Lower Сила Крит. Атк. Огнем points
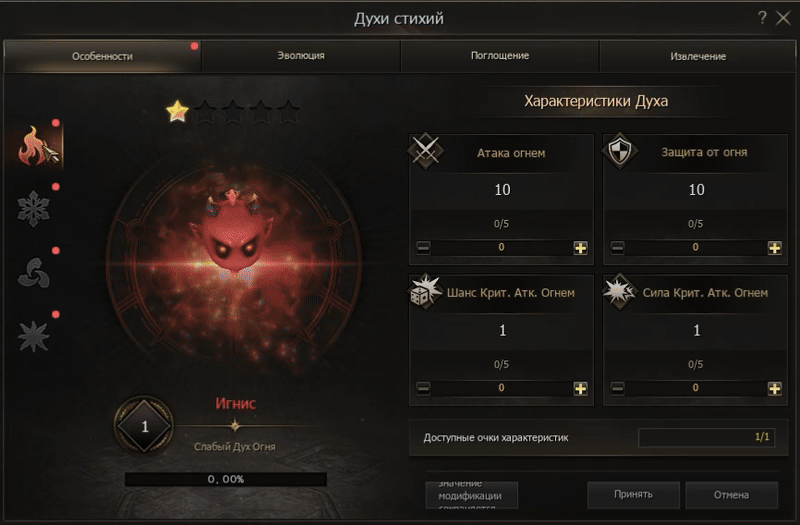800x525 pixels. [617, 388]
